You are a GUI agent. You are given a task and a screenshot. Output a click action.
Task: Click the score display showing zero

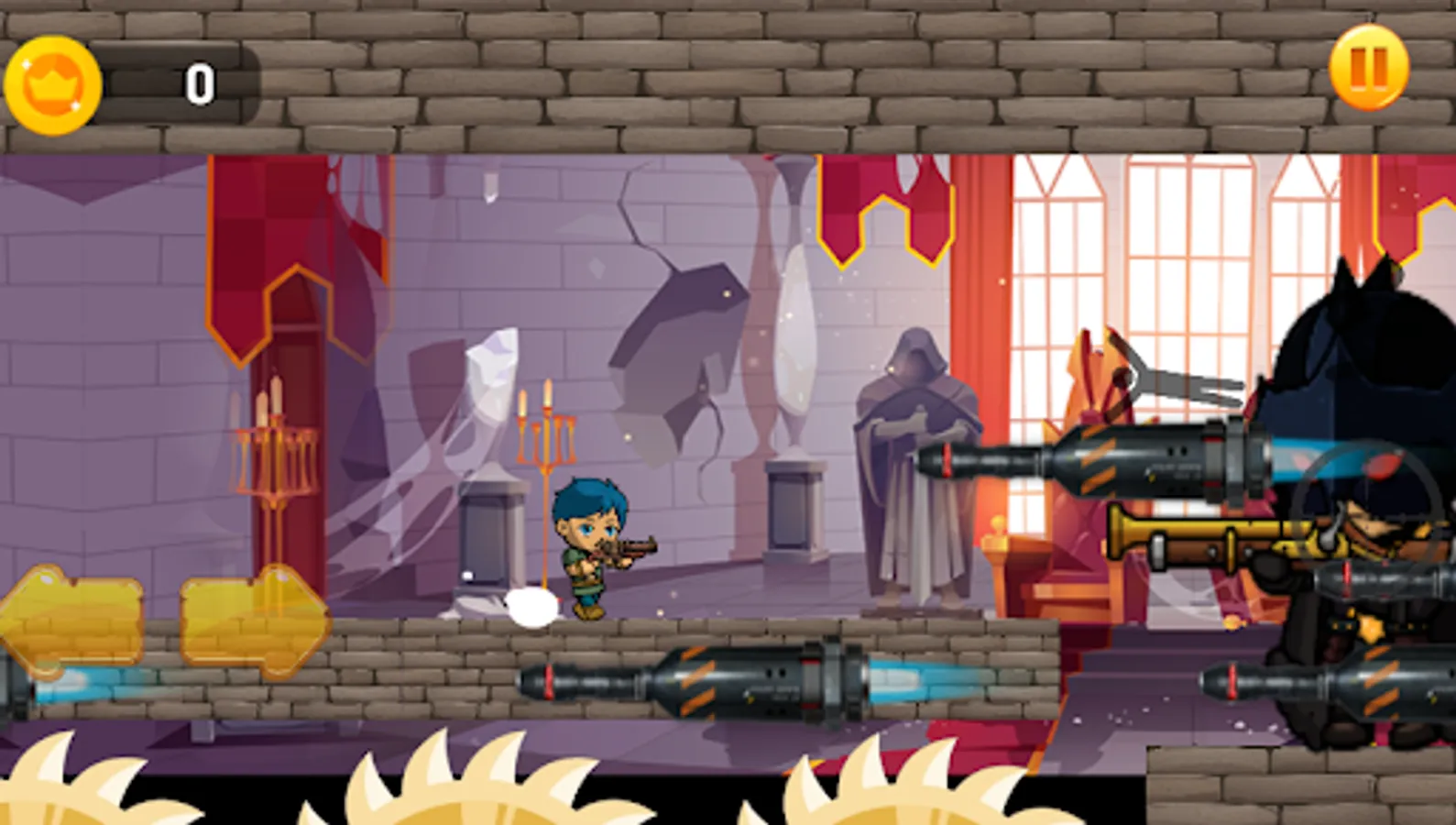pos(201,84)
